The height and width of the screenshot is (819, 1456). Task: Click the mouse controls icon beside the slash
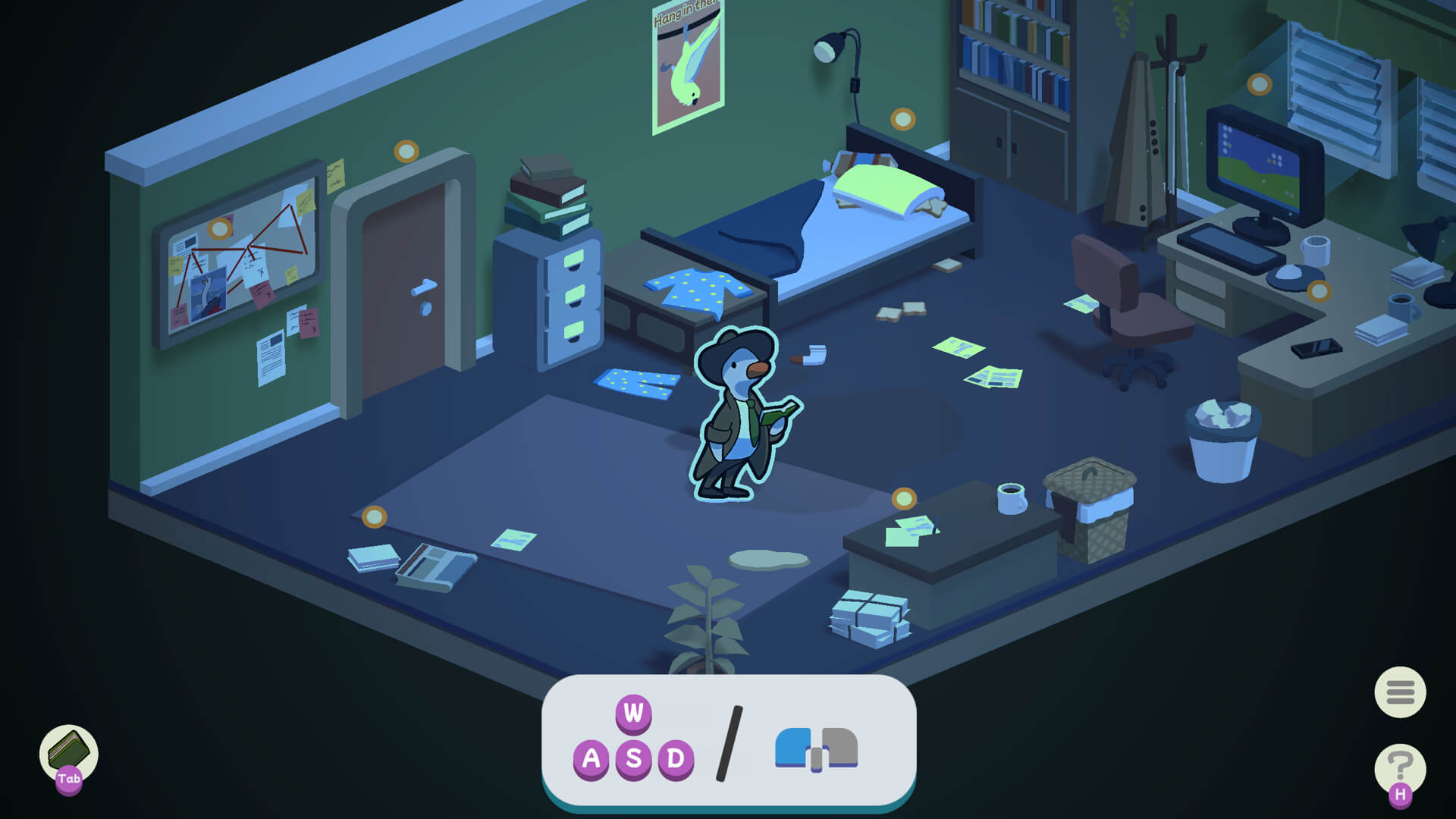(814, 747)
